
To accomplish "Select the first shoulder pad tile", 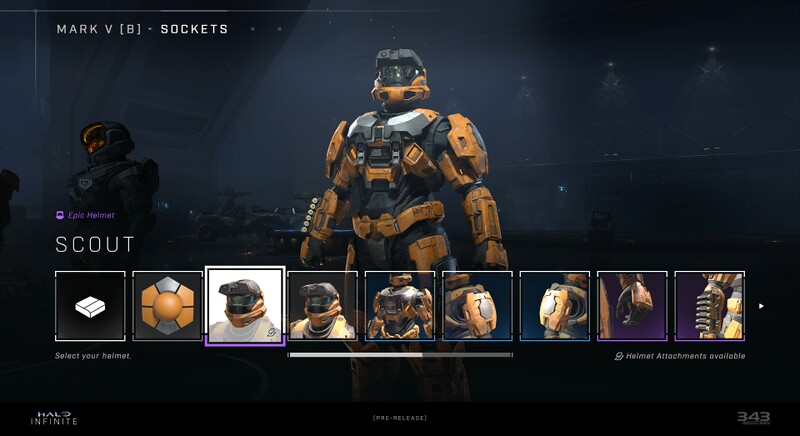I will tap(477, 306).
